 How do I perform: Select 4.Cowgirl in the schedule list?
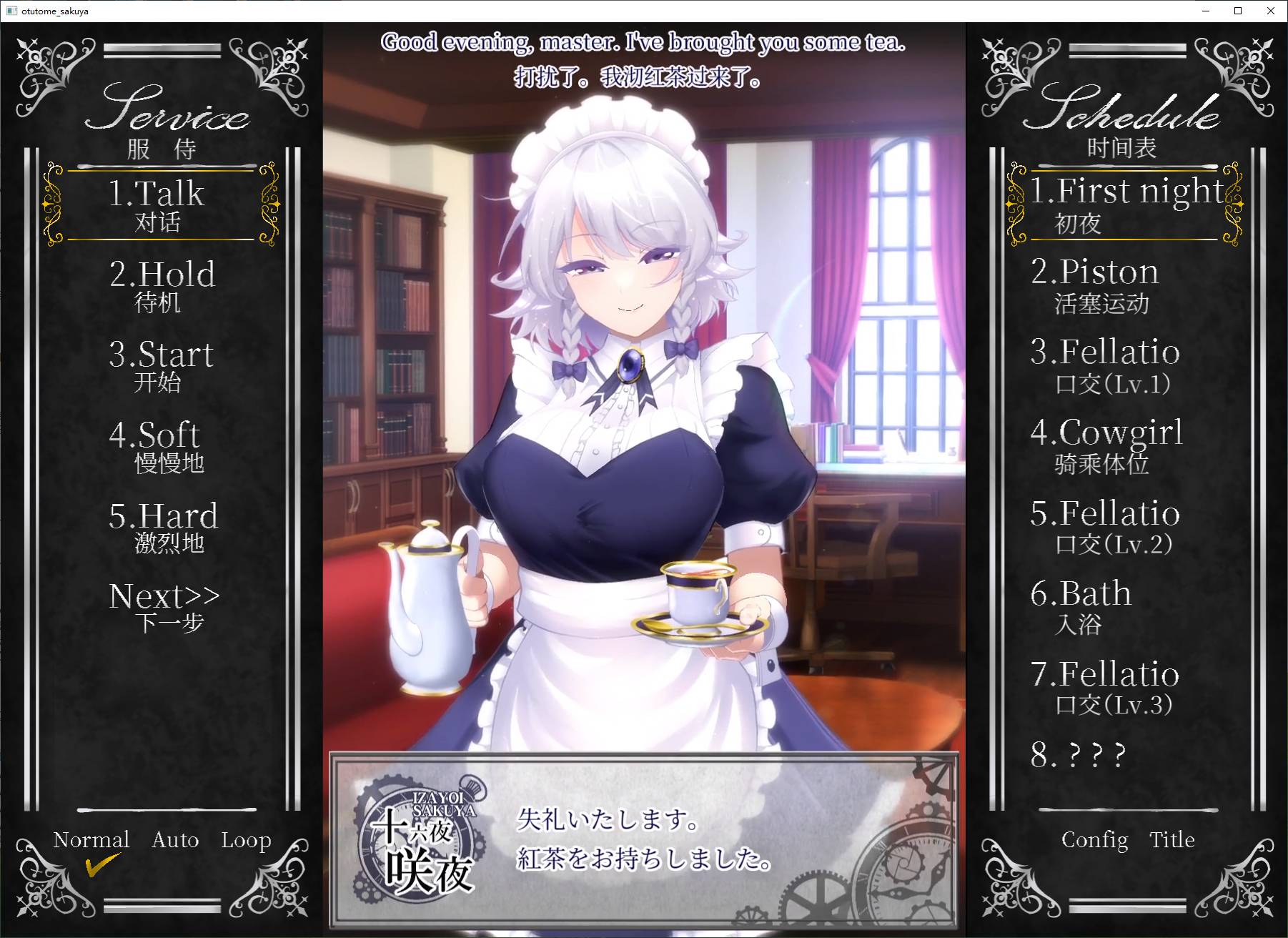(x=1106, y=446)
